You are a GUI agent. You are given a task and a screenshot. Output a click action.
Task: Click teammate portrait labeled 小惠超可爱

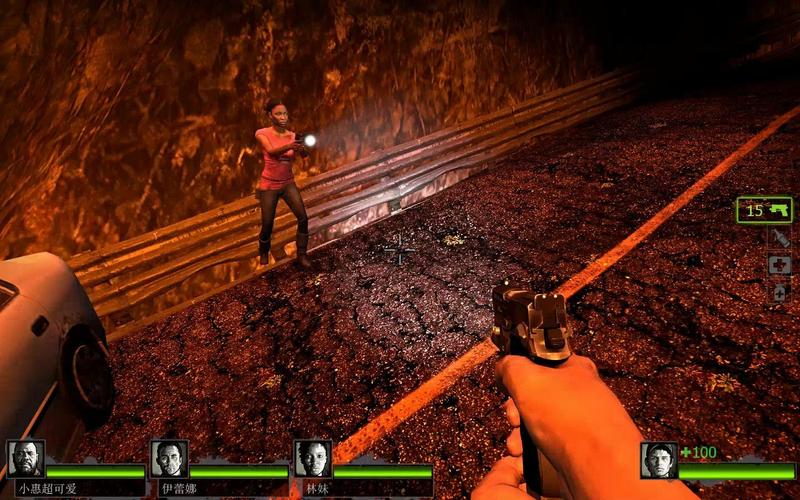pyautogui.click(x=25, y=459)
